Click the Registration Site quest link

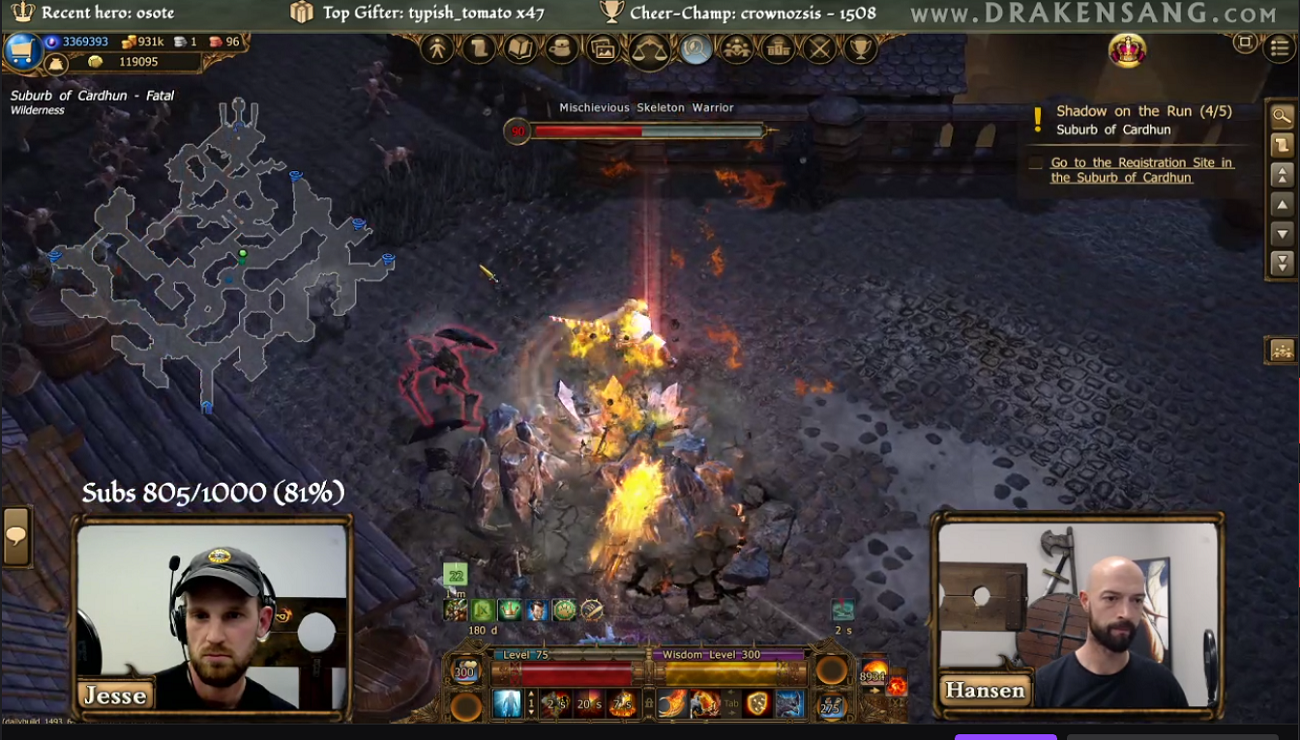coord(1141,170)
